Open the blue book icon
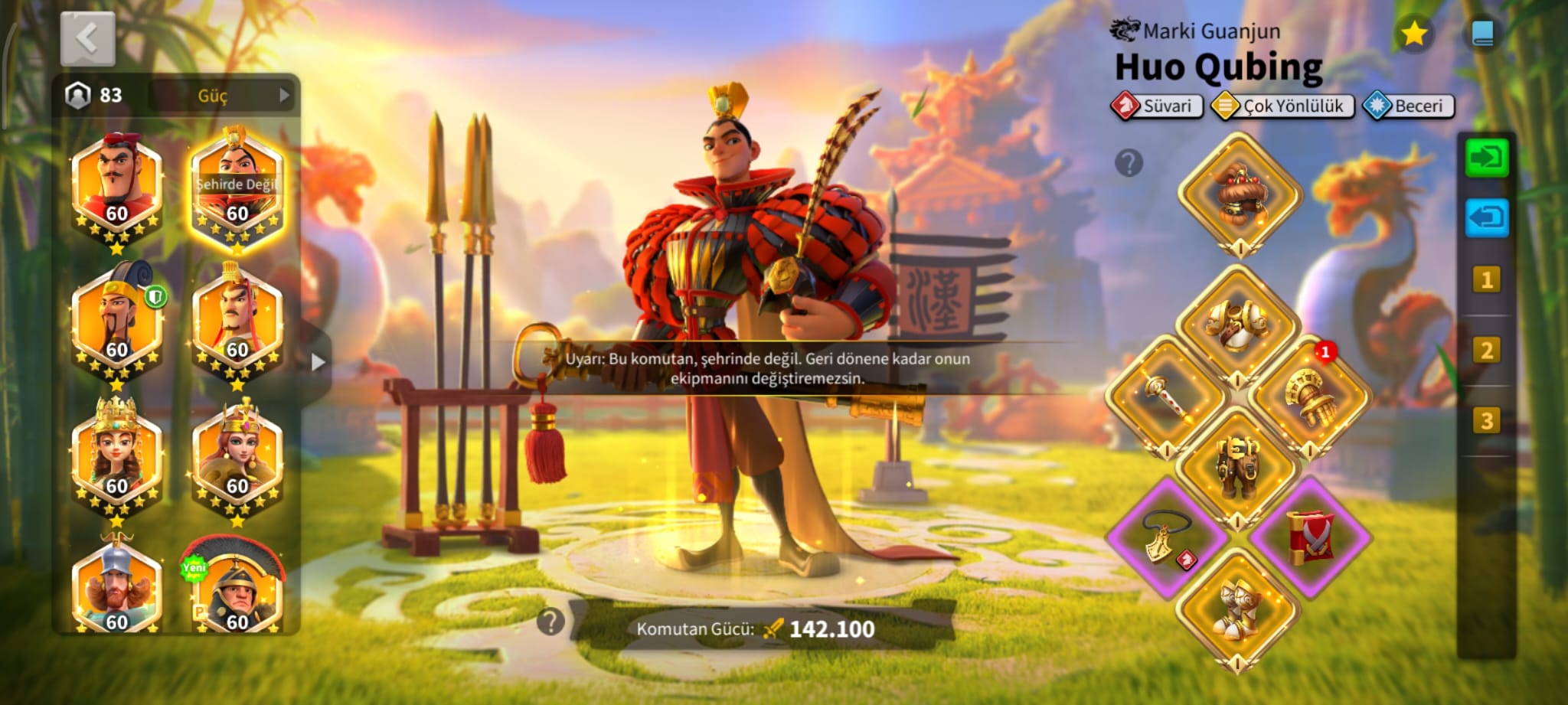Image resolution: width=1568 pixels, height=705 pixels. coord(1482,34)
